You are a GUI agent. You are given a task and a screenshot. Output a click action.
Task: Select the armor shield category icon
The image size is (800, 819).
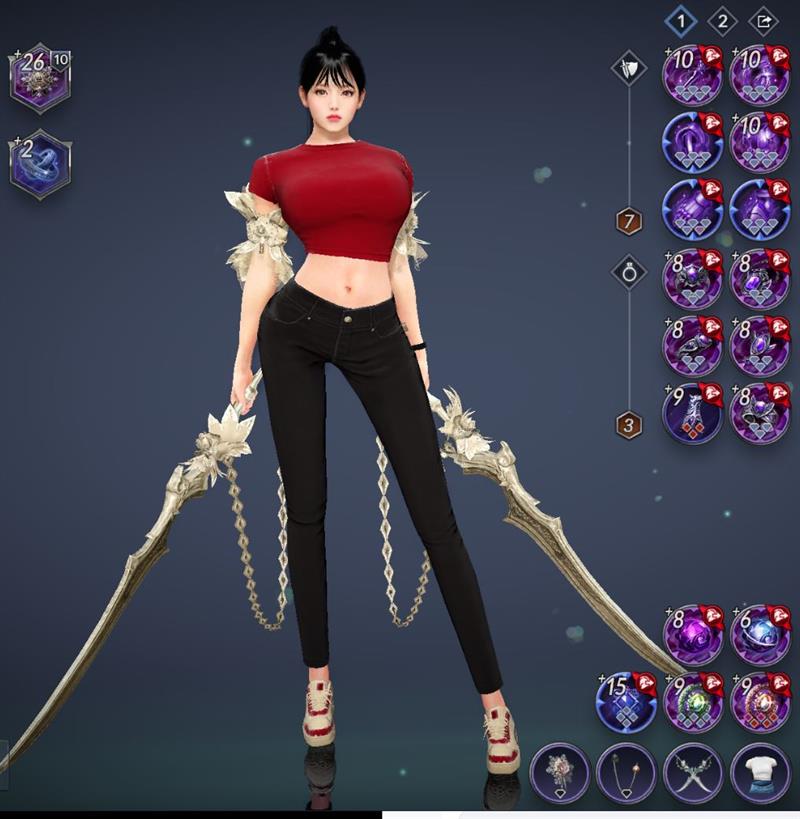[x=629, y=69]
